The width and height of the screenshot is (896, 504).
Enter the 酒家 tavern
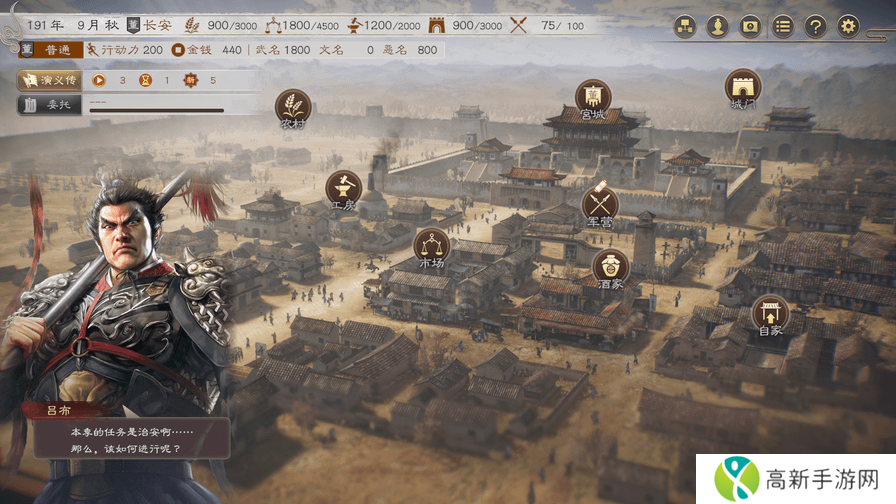[610, 267]
